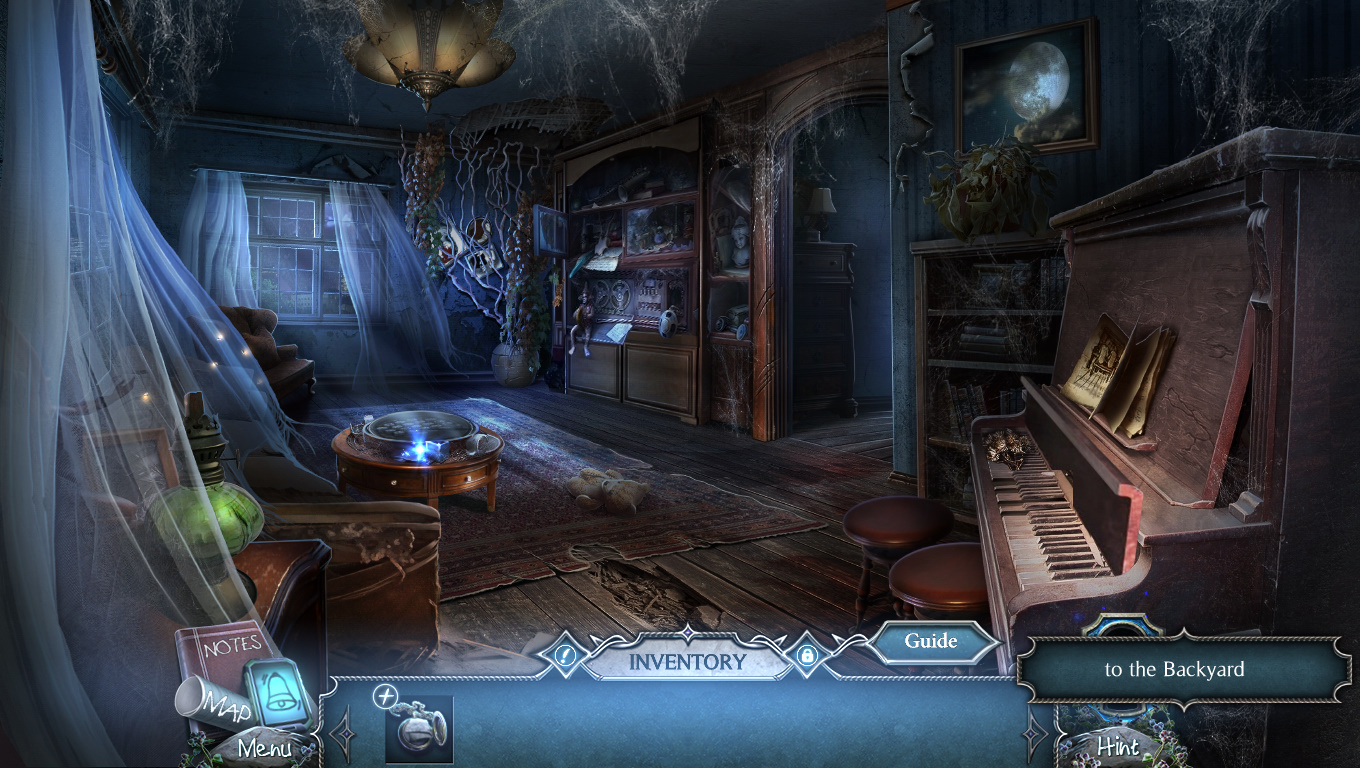Screen dimensions: 1360x768
Task: Open the strategy Guide
Action: pos(931,642)
